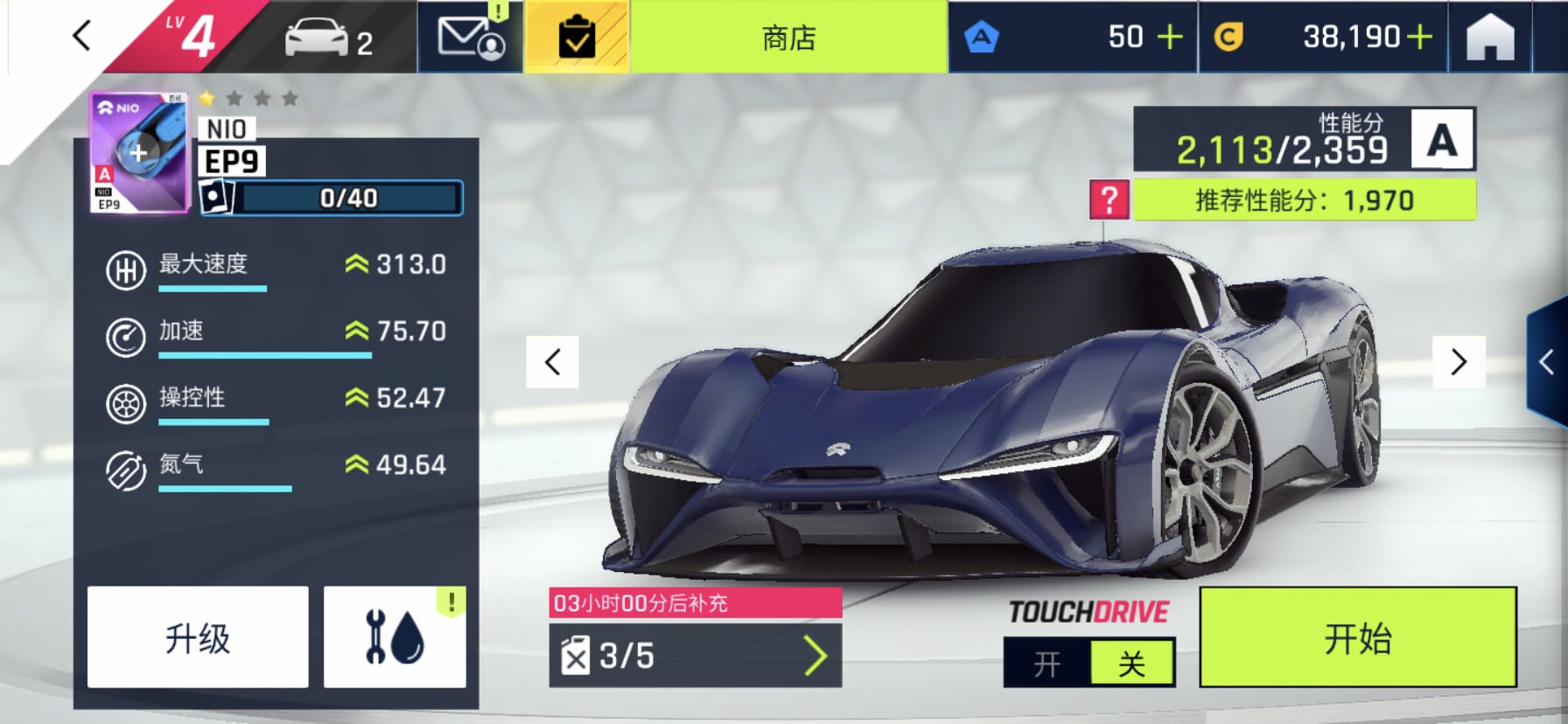Image resolution: width=1568 pixels, height=724 pixels.
Task: Go back with the top-left arrow
Action: pyautogui.click(x=81, y=37)
